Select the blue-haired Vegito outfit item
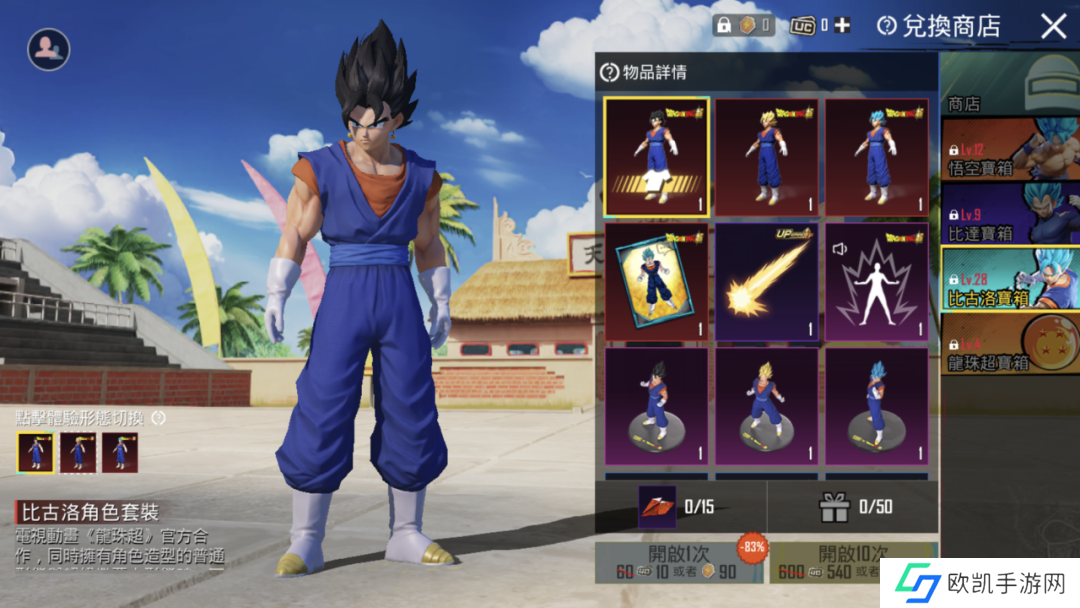Screen dimensions: 1080x608 click(x=876, y=156)
